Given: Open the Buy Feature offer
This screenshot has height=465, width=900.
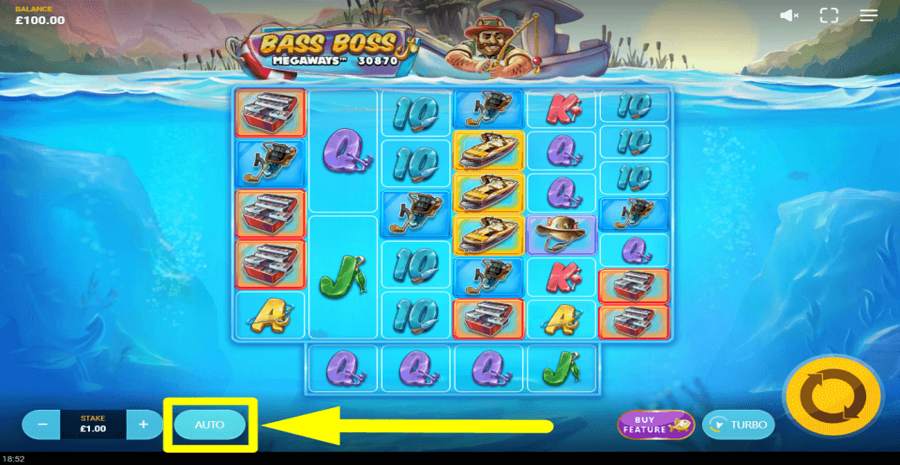Looking at the screenshot, I should pos(655,425).
